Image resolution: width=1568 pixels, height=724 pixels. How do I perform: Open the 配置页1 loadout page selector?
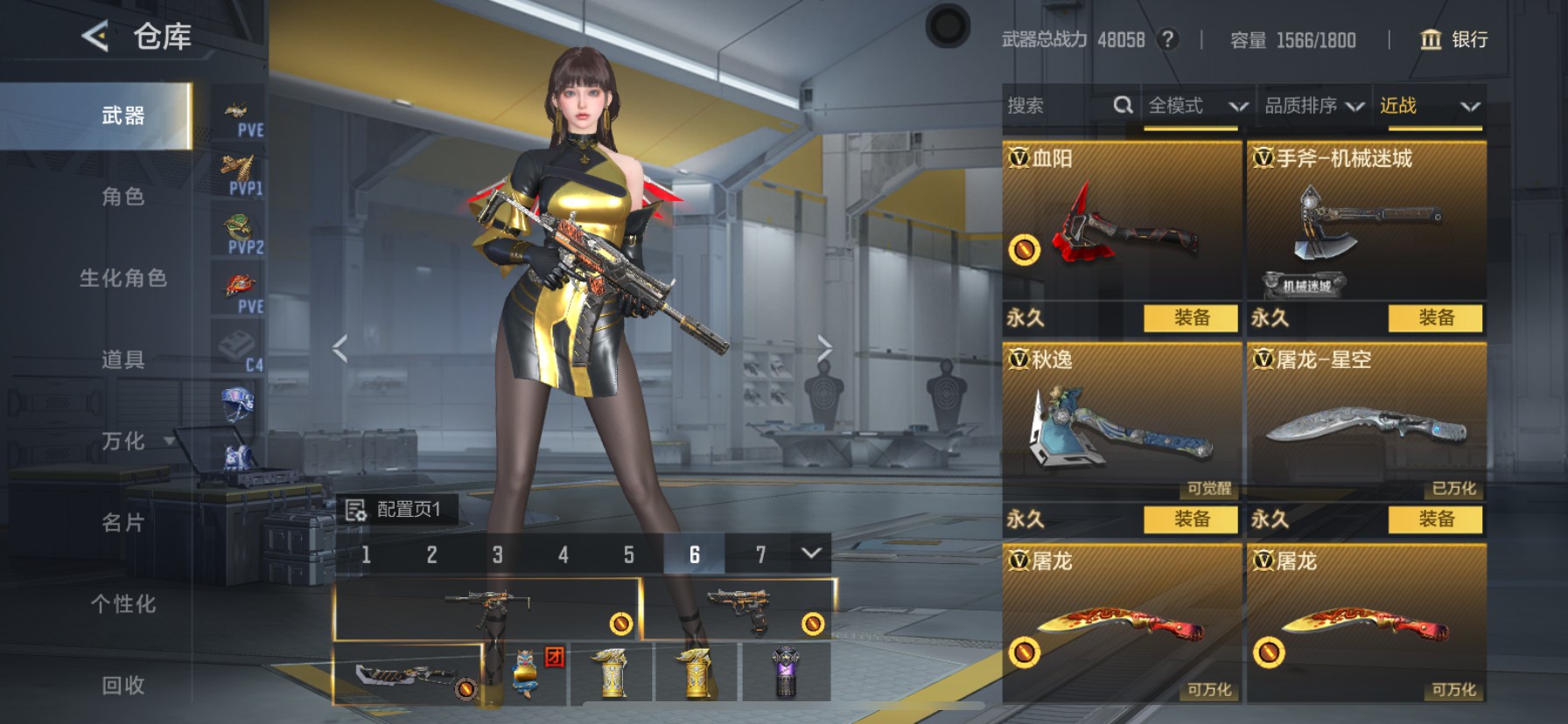pos(396,509)
